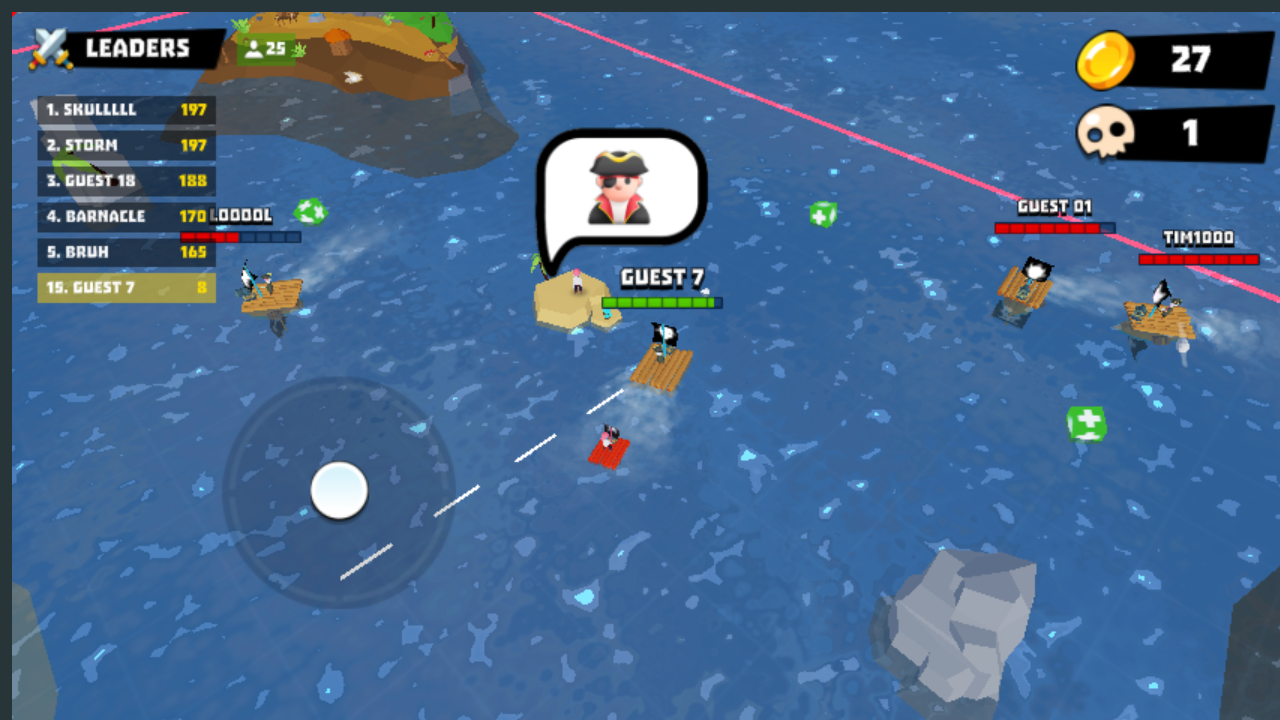Expand the leaderboard entry for SKULLLLL

point(126,110)
